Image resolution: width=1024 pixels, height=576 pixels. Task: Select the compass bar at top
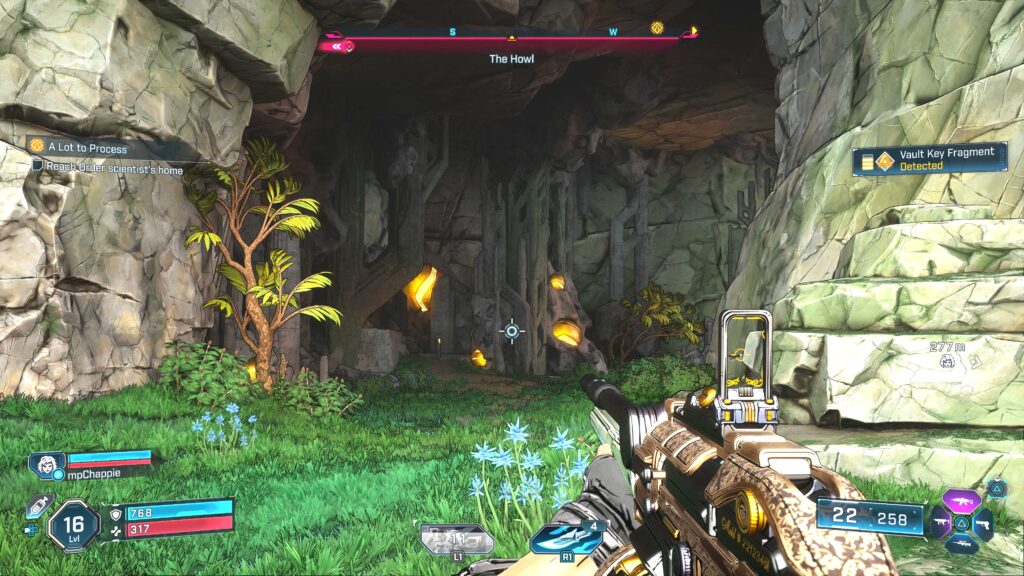510,42
